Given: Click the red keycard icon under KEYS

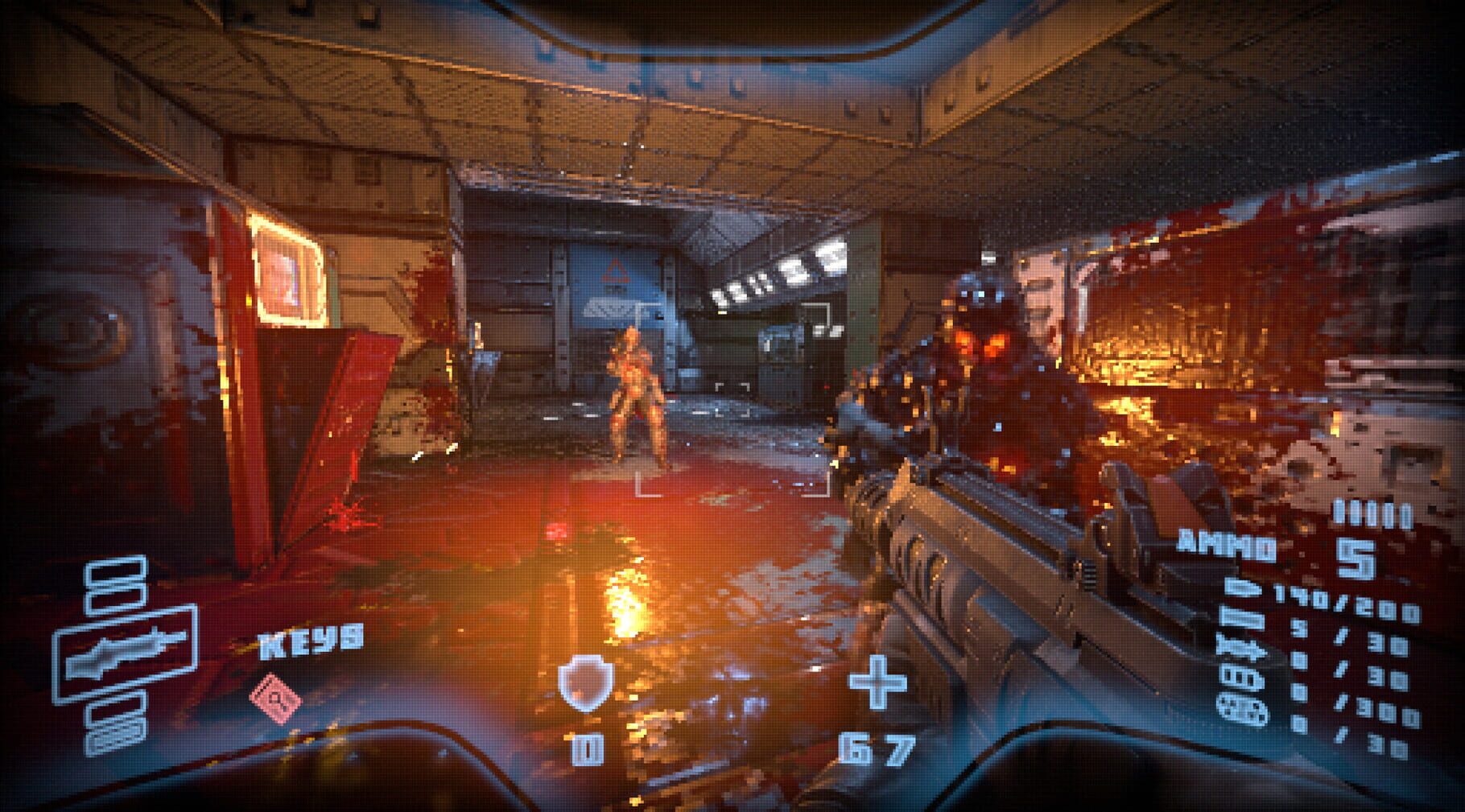Looking at the screenshot, I should point(276,698).
